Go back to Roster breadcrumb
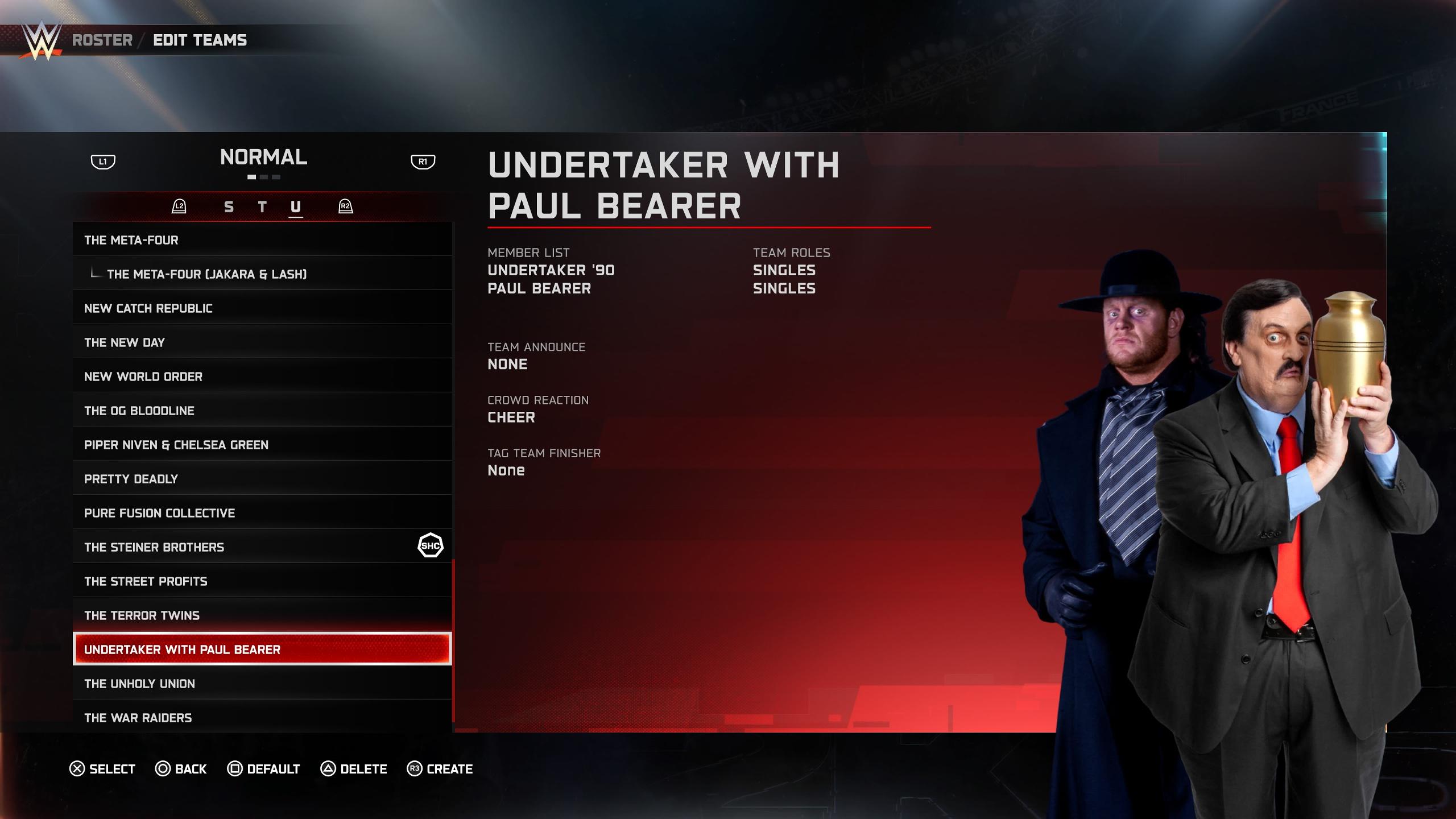 pyautogui.click(x=102, y=40)
